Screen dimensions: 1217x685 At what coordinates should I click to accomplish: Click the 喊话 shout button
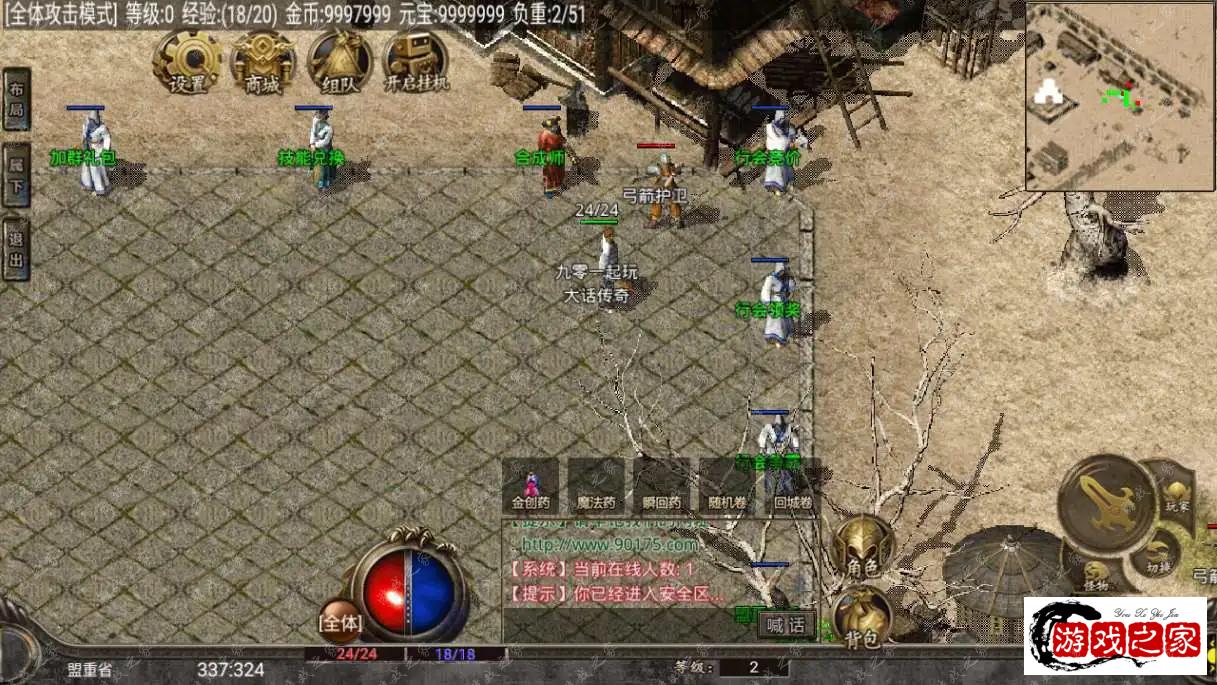[786, 625]
